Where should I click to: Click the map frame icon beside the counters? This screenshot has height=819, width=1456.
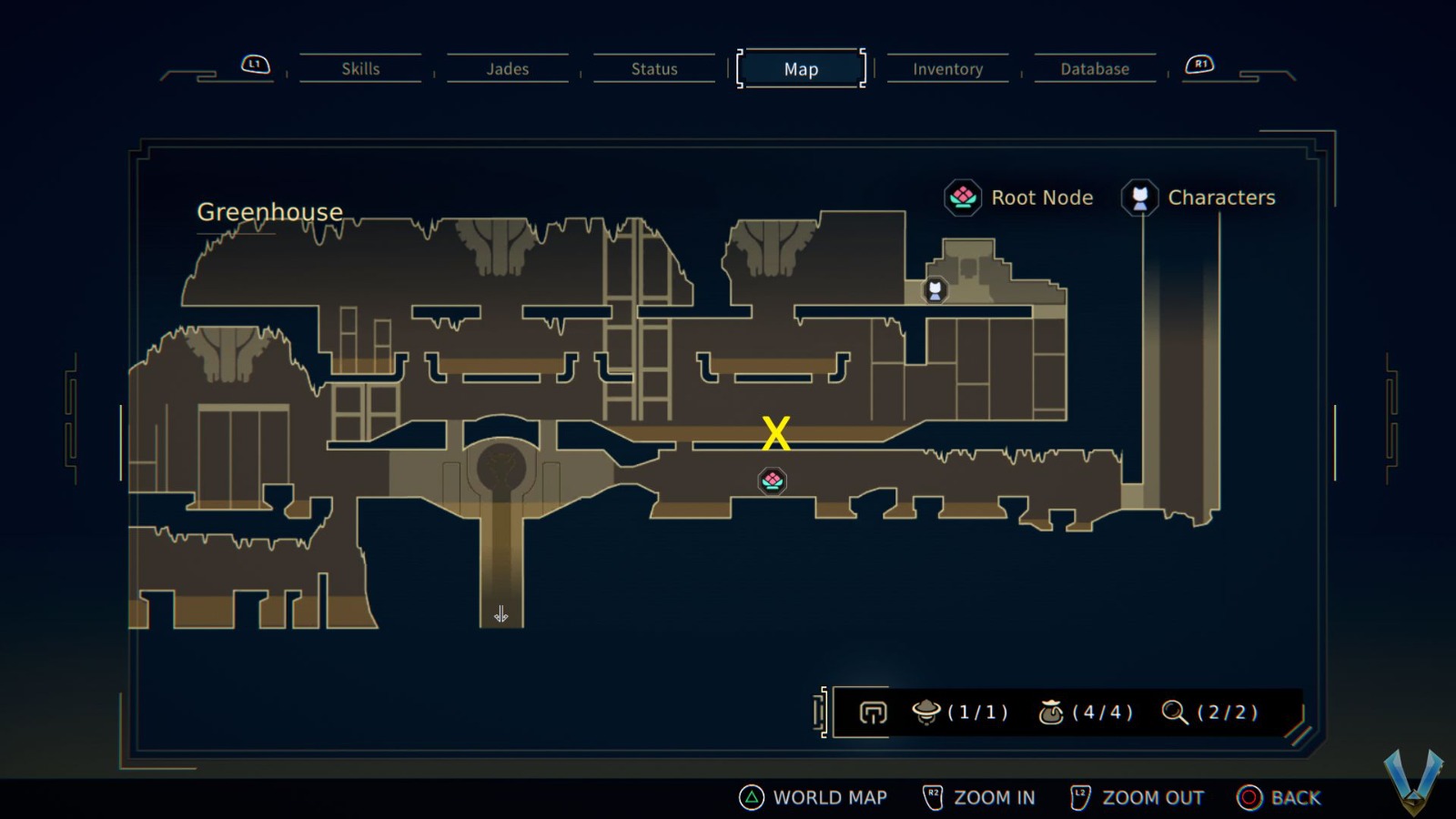point(872,713)
